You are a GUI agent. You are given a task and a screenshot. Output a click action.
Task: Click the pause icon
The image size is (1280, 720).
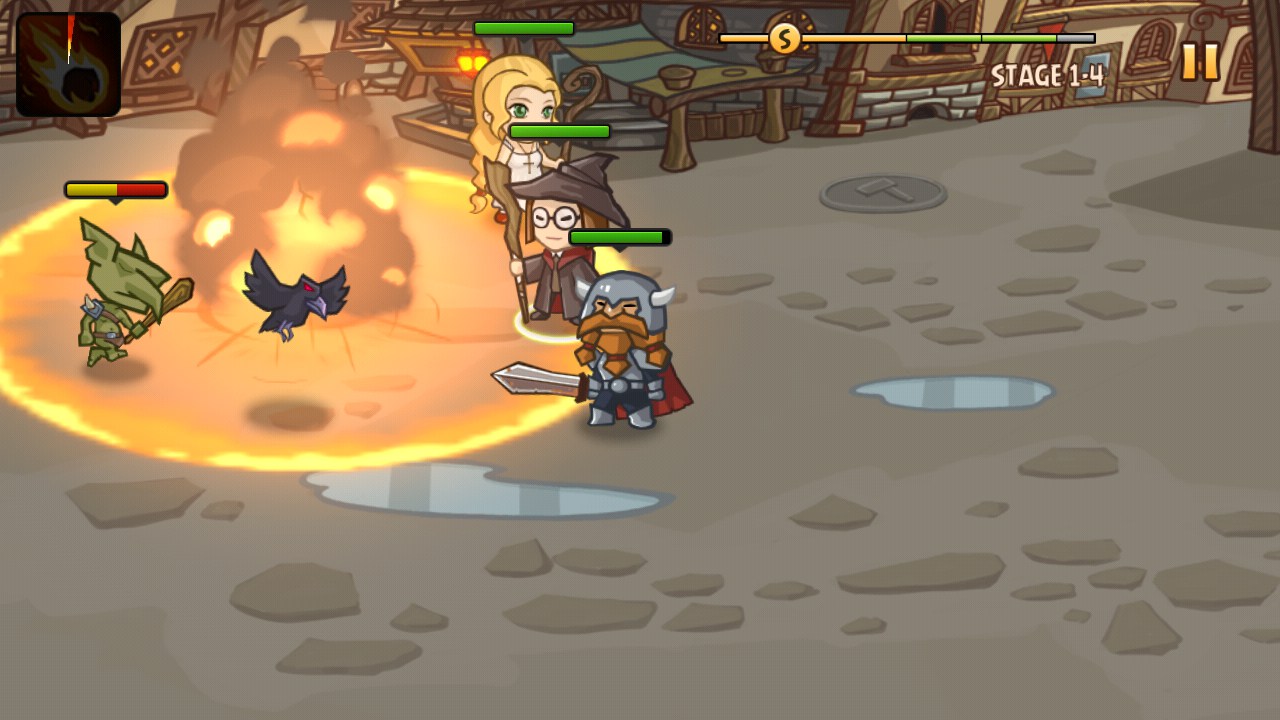tap(1199, 60)
